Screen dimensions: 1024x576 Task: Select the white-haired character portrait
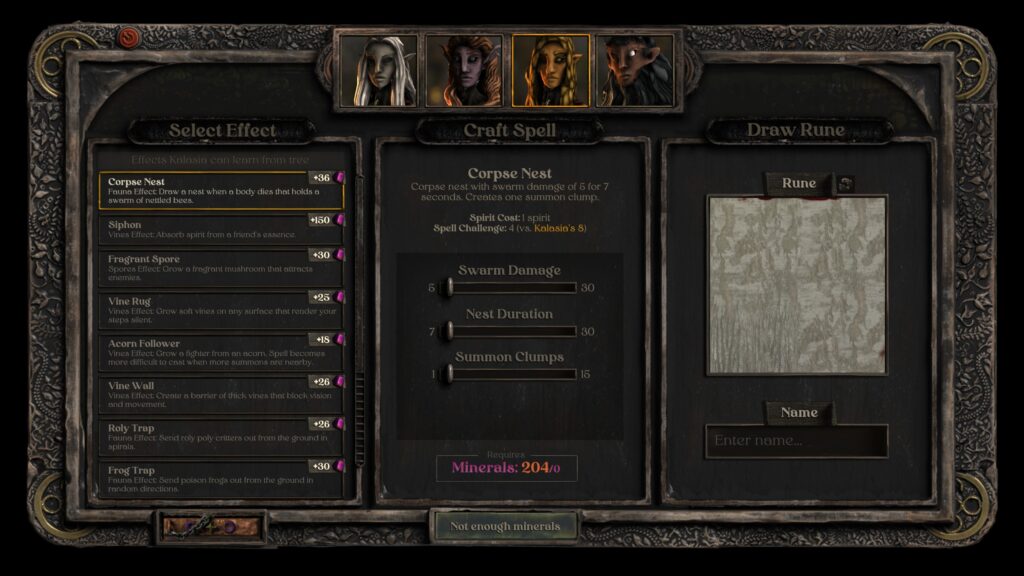click(378, 71)
